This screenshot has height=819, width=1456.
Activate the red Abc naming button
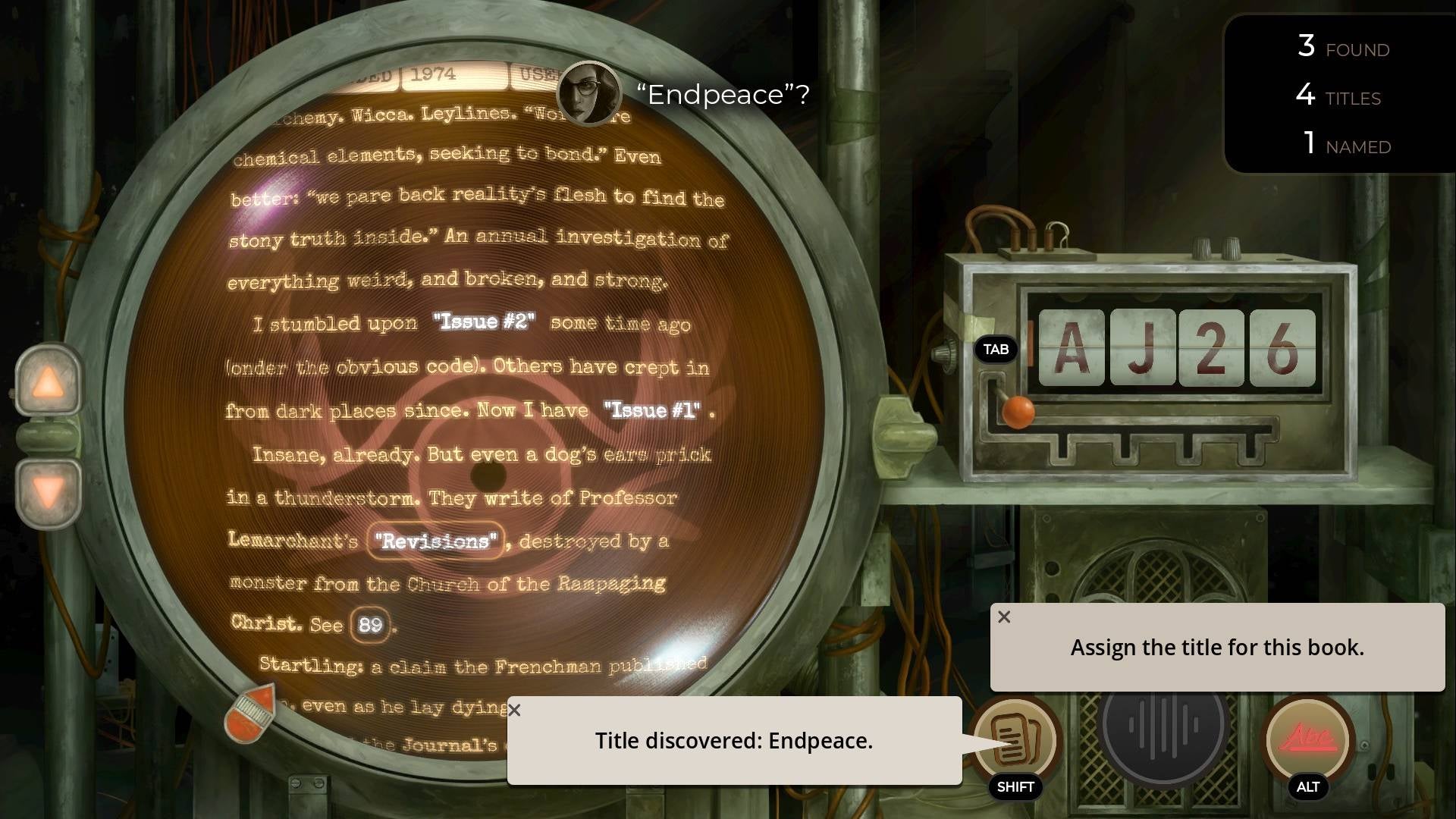pyautogui.click(x=1307, y=738)
